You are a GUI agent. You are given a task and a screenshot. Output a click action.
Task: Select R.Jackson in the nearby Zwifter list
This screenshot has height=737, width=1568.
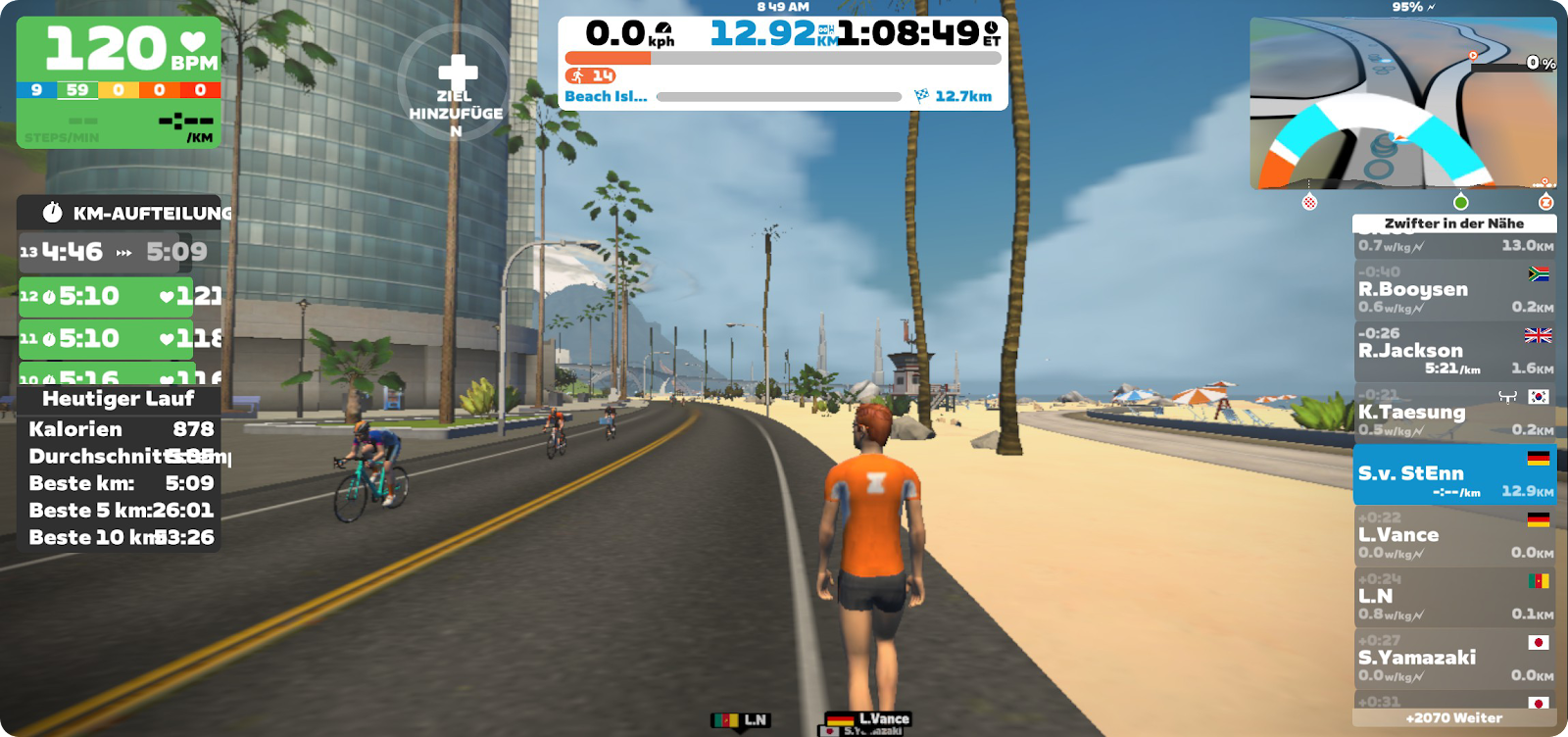click(1454, 351)
